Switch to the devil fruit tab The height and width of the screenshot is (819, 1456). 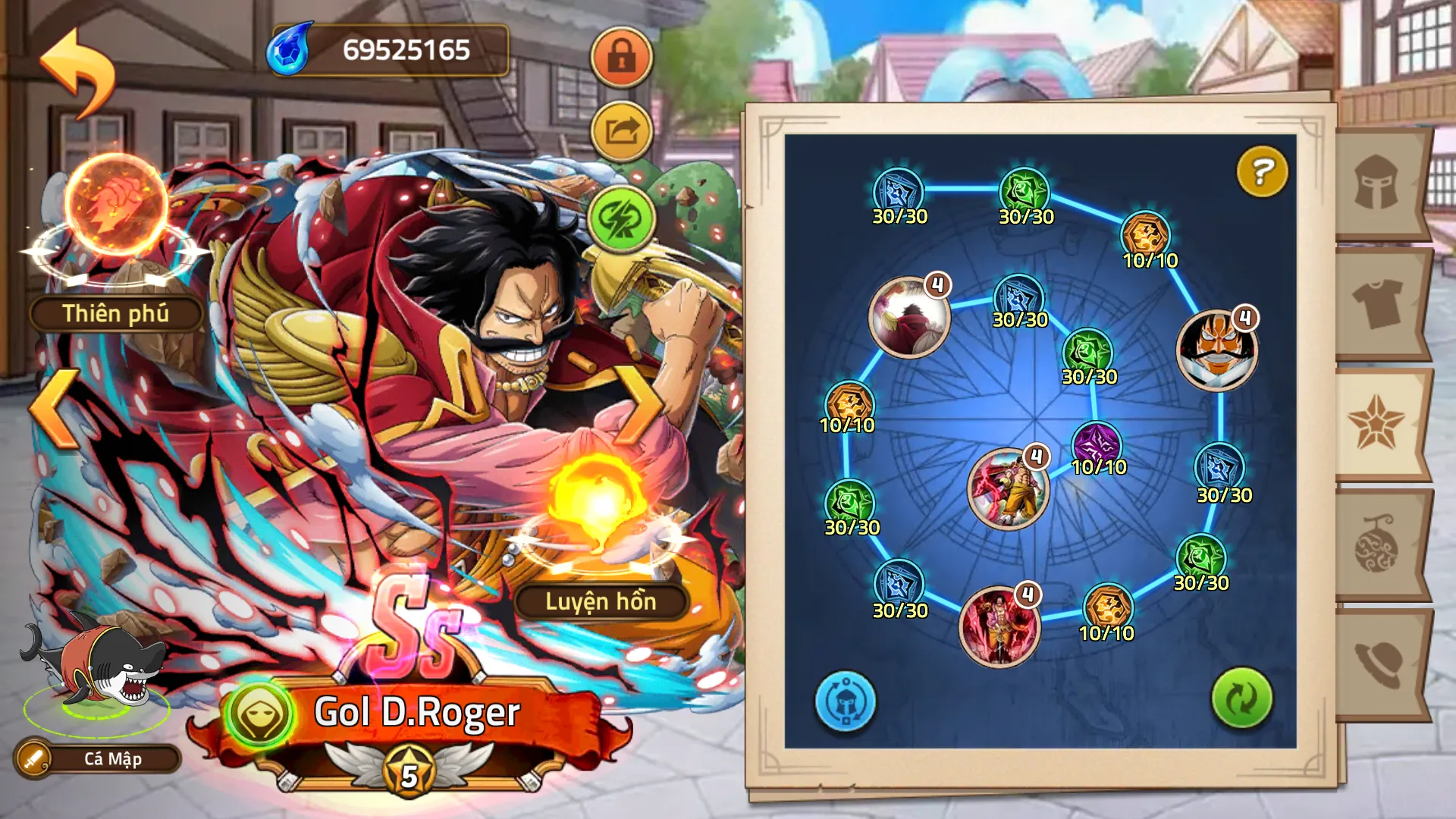(1377, 544)
